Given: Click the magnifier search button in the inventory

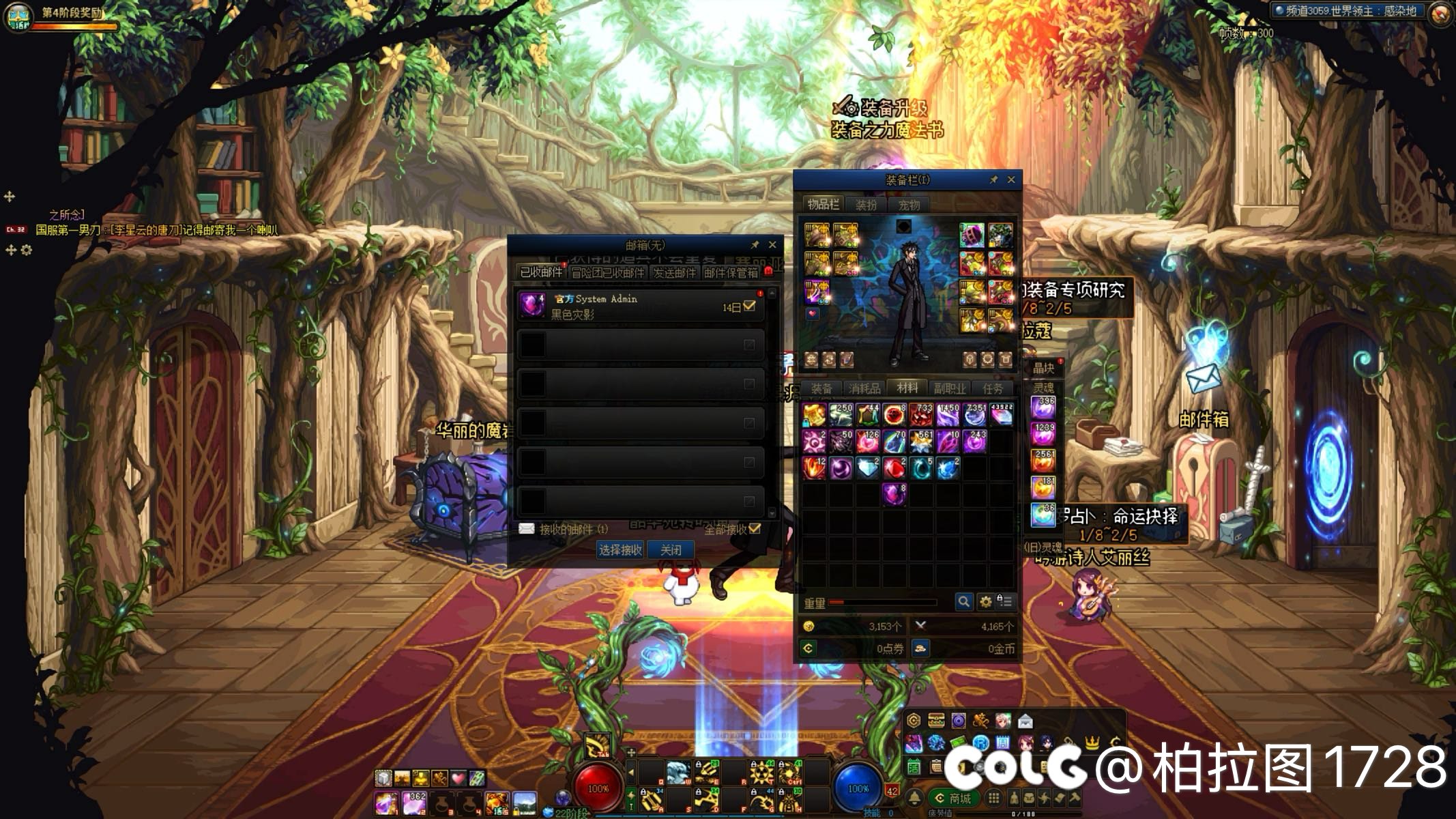Looking at the screenshot, I should [x=963, y=601].
